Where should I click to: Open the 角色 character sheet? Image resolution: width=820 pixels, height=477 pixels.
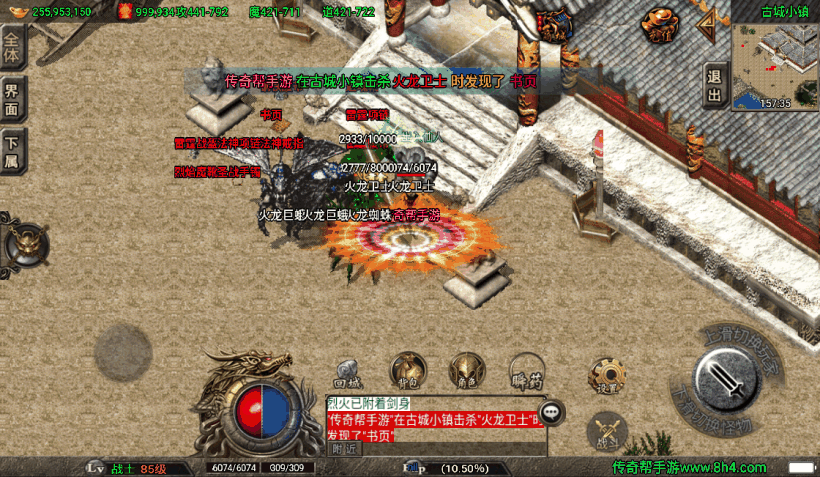(464, 371)
